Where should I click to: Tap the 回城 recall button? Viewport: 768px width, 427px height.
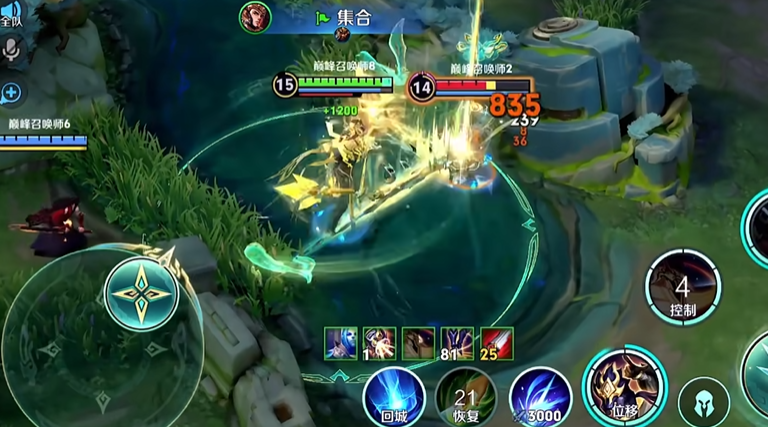click(393, 397)
